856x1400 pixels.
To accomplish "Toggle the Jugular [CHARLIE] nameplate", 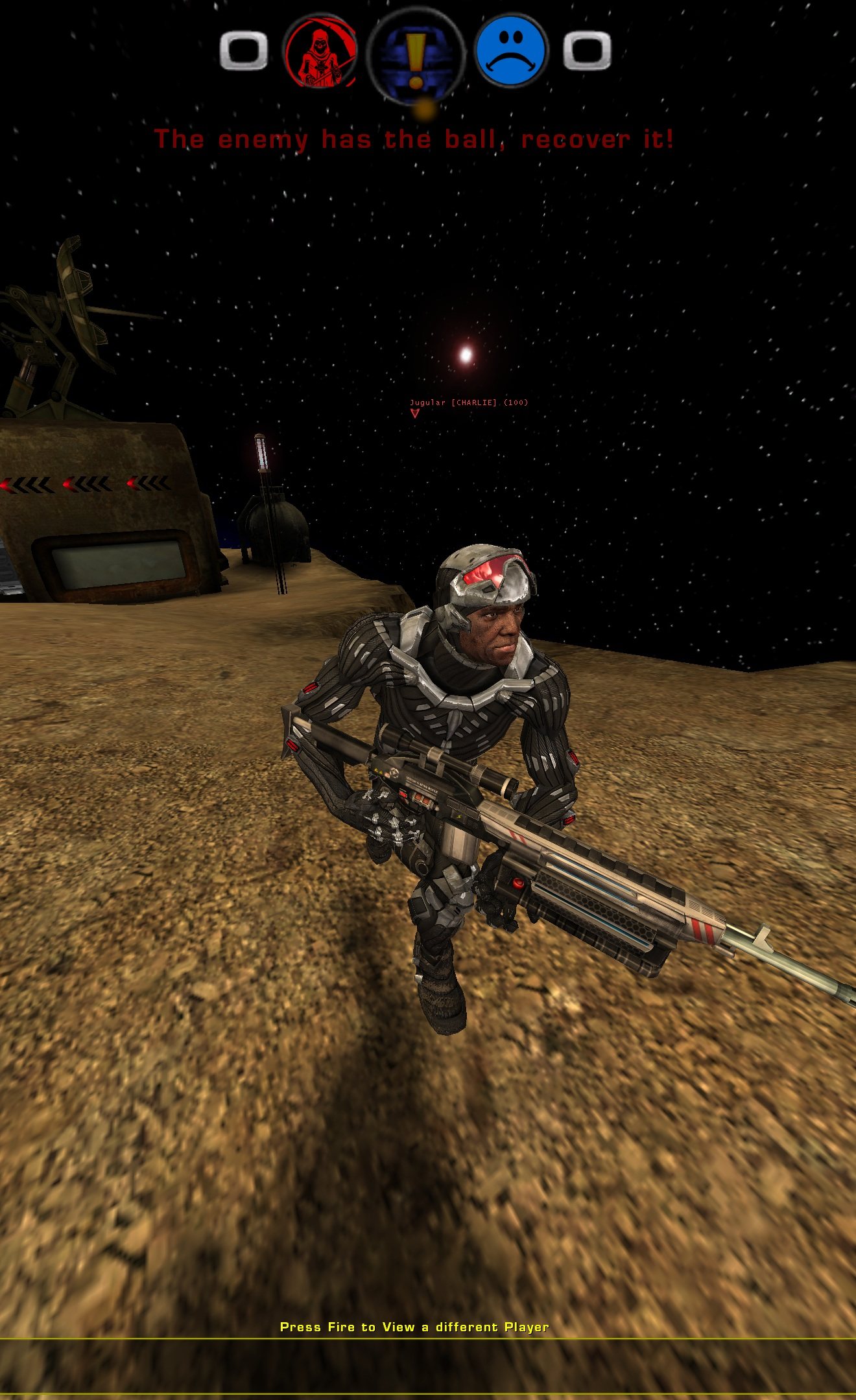I will pos(470,402).
